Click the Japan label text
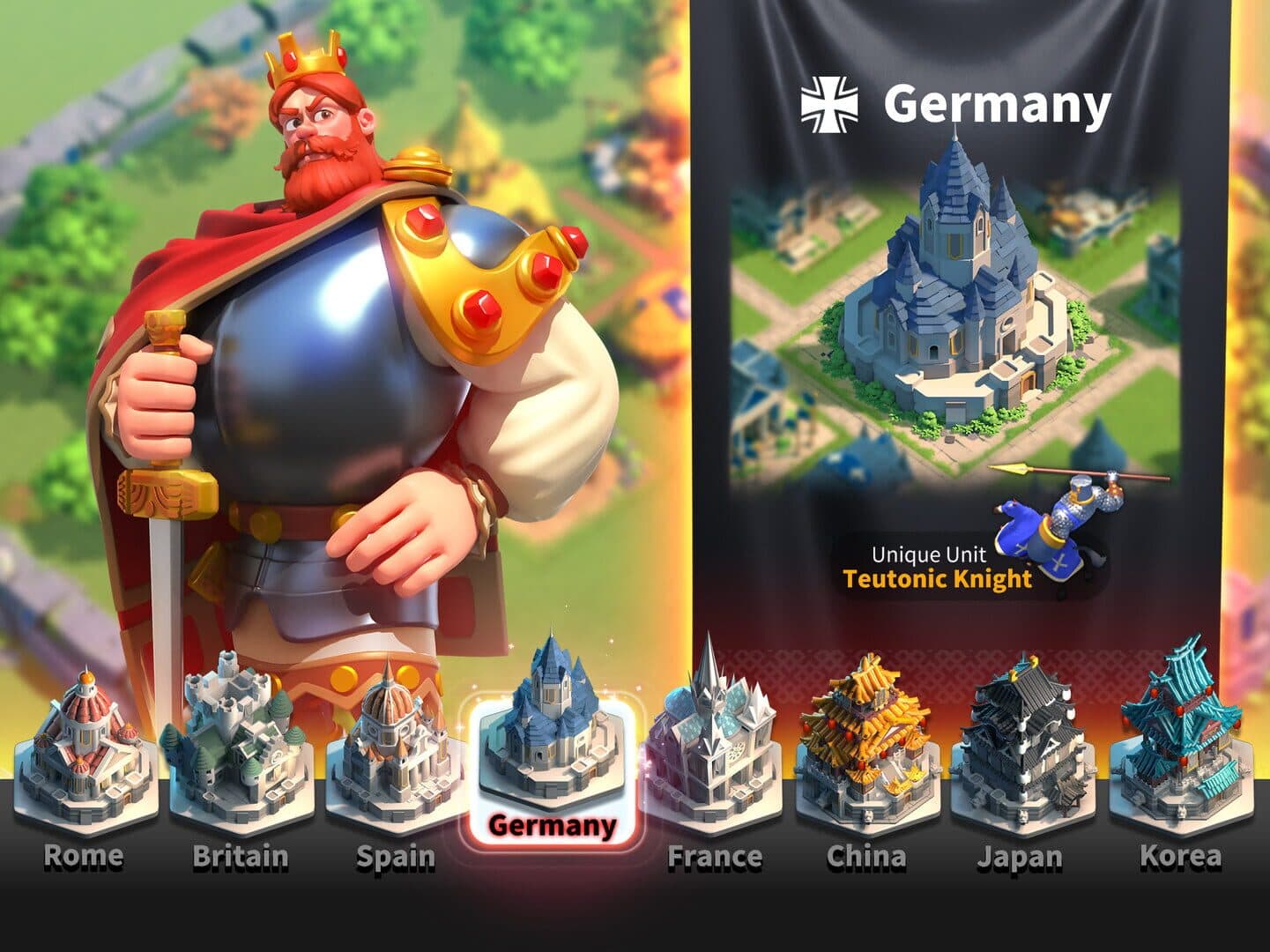The image size is (1270, 952). pyautogui.click(x=1021, y=855)
